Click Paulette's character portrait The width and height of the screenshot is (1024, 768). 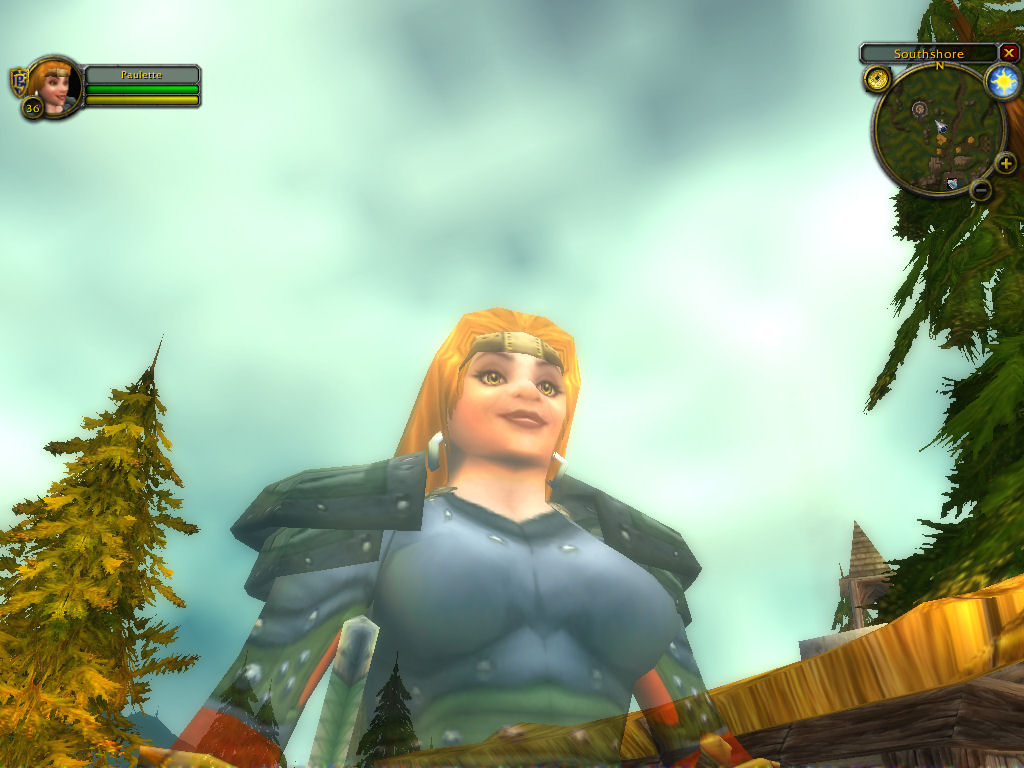click(56, 85)
